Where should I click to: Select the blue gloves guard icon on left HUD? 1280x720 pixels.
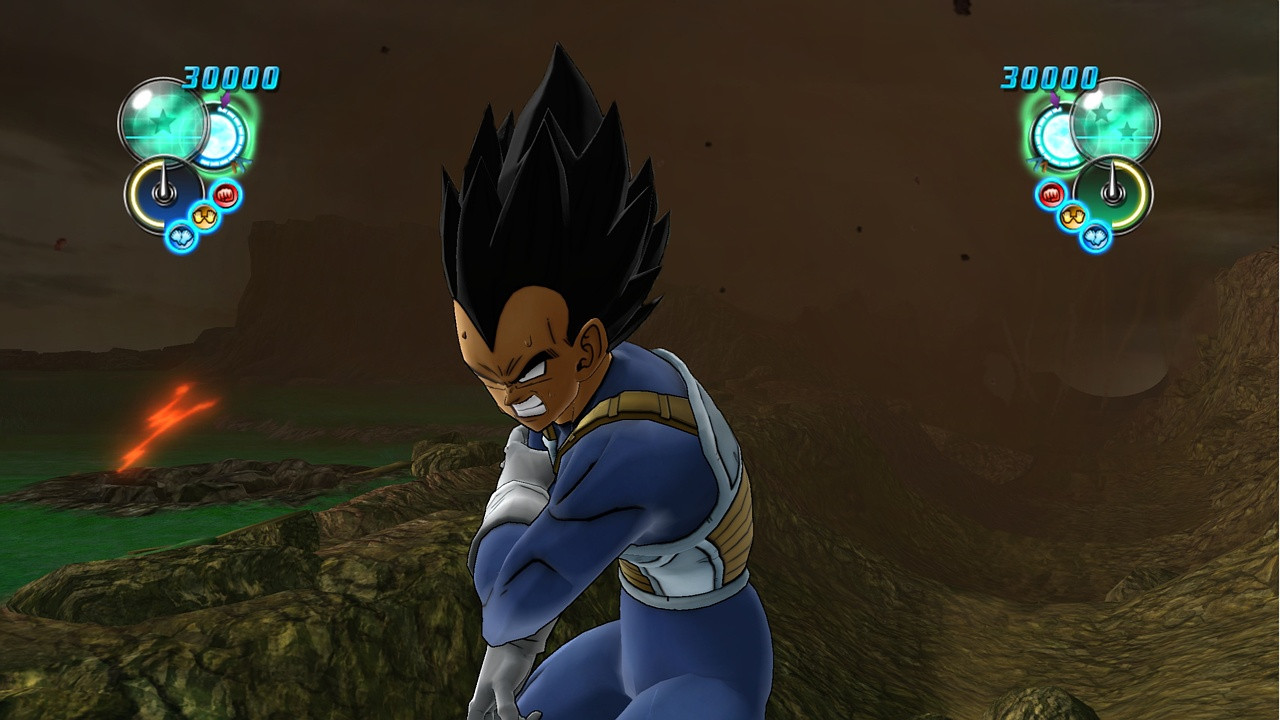(x=181, y=234)
